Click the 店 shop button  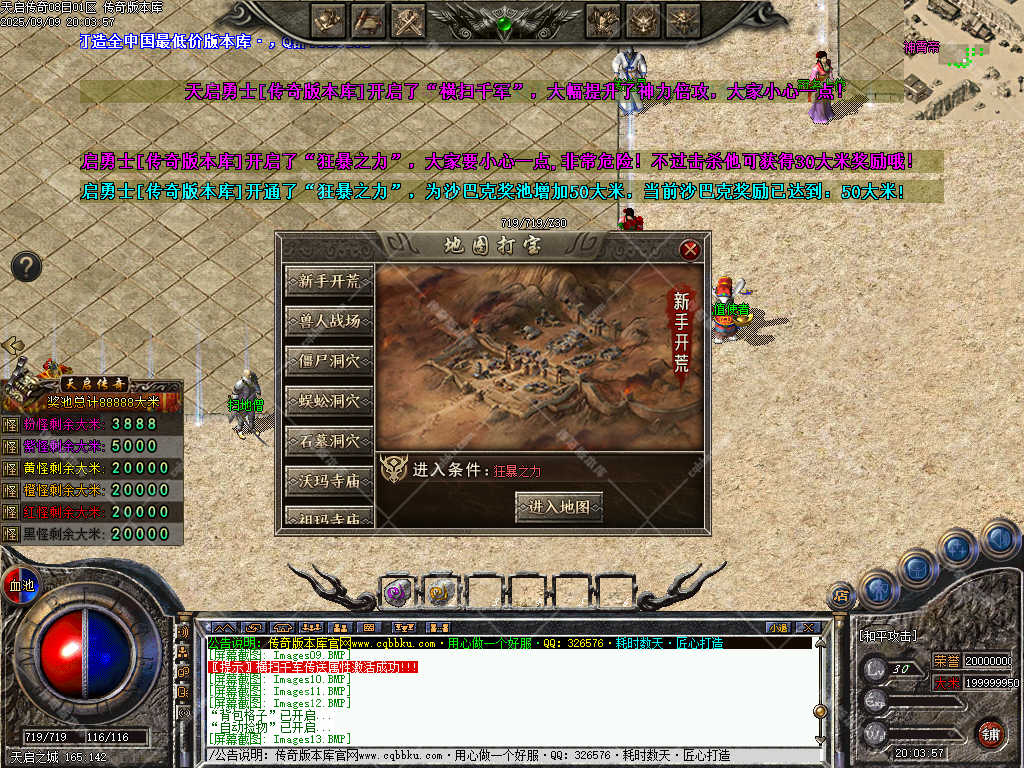pyautogui.click(x=842, y=596)
